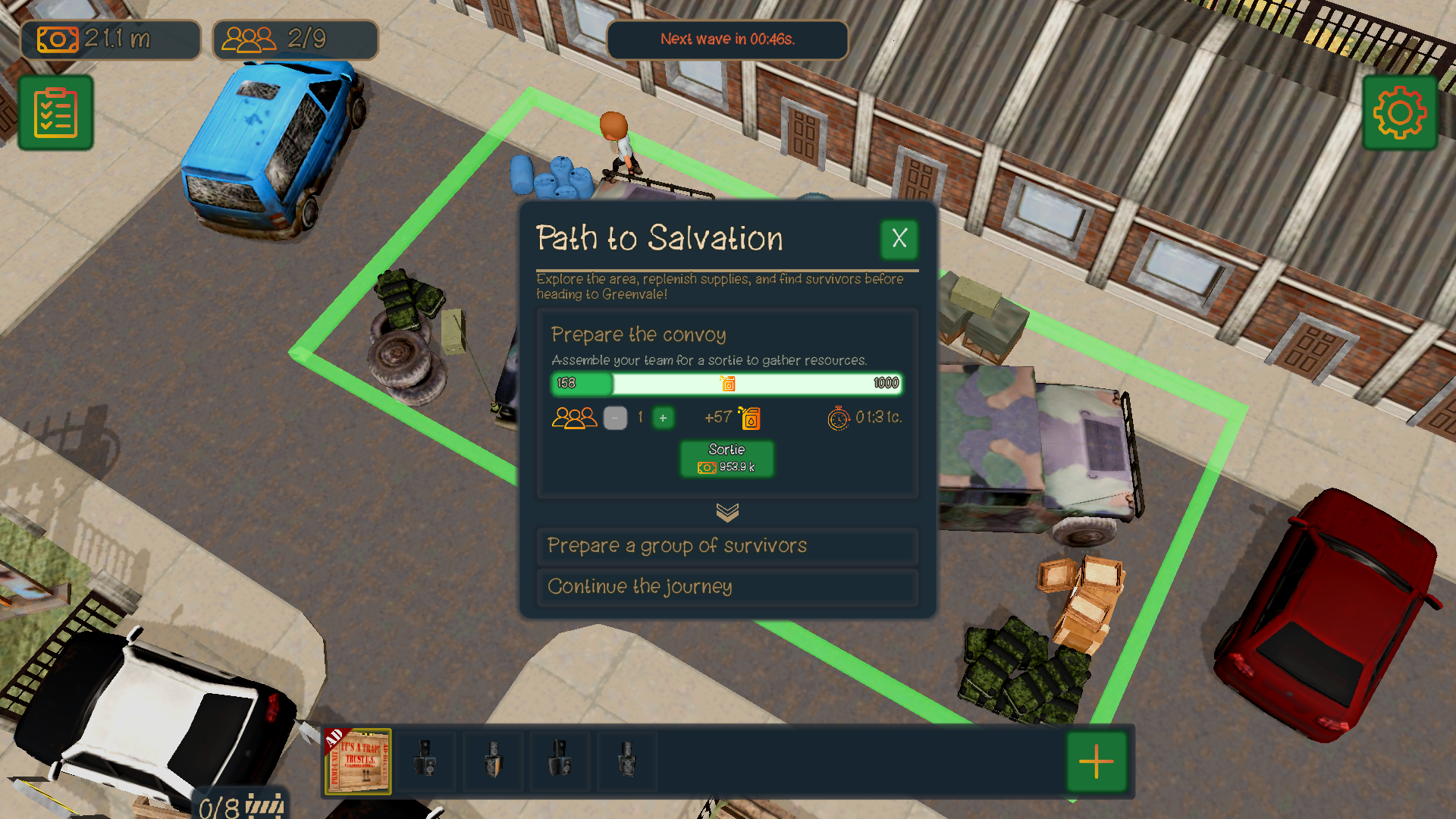Open the tasks clipboard icon
Viewport: 1456px width, 819px height.
click(55, 112)
